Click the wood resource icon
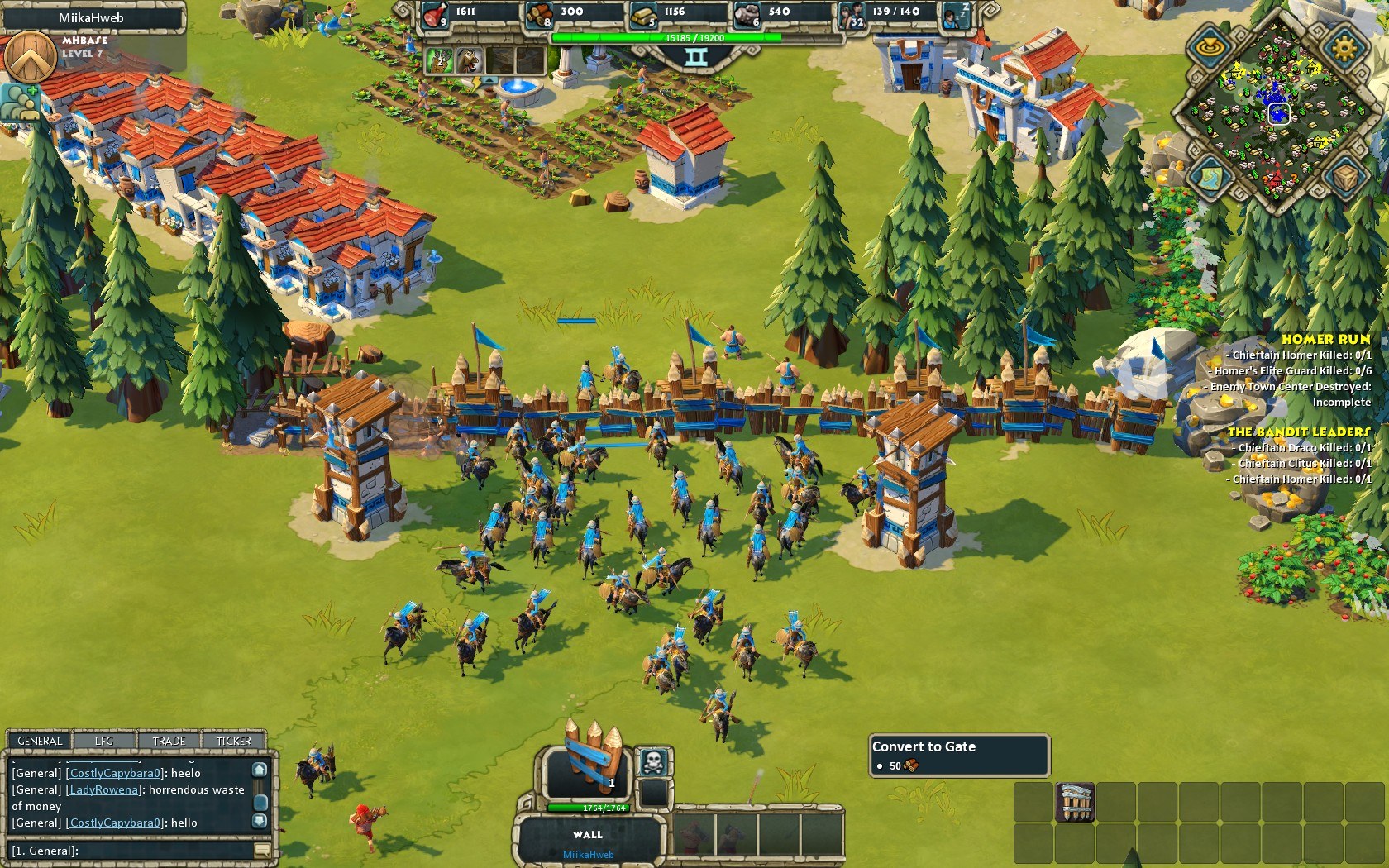Screen dimensions: 1389x868 point(539,14)
